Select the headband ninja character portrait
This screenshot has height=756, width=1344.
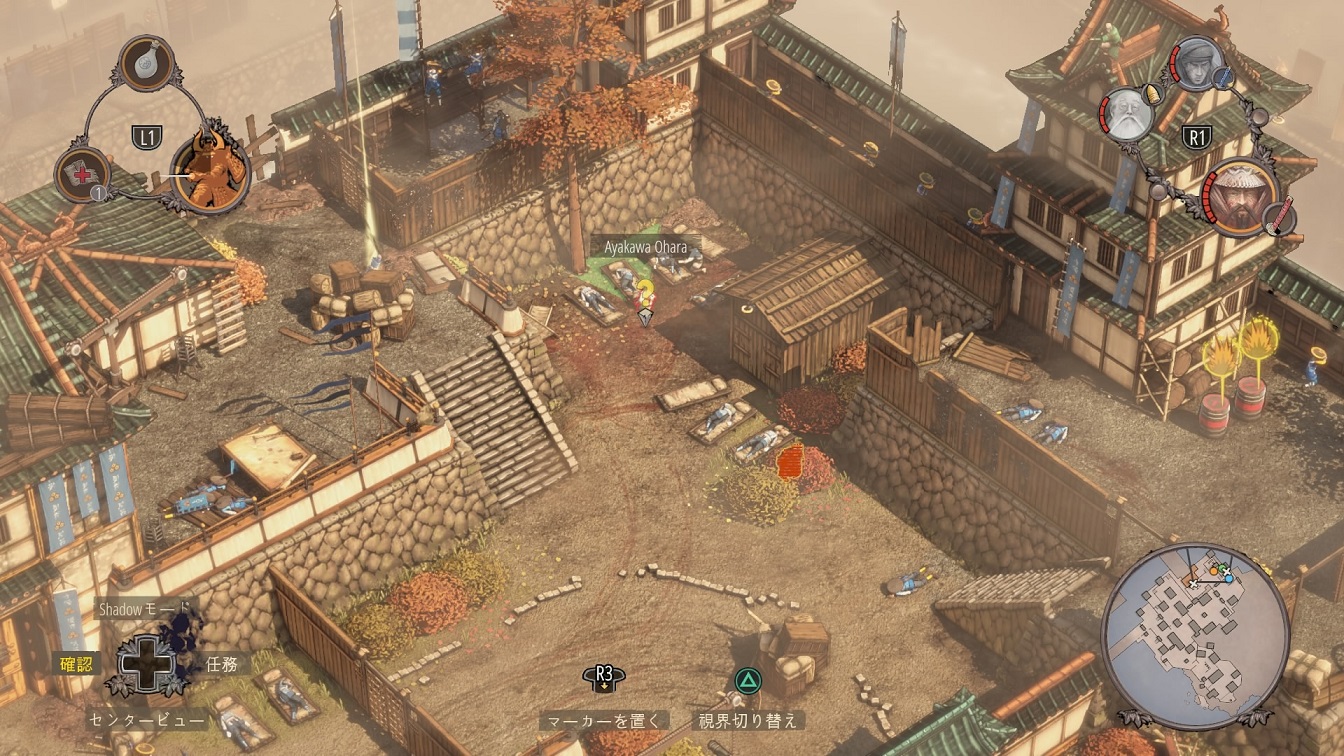[x=1195, y=64]
